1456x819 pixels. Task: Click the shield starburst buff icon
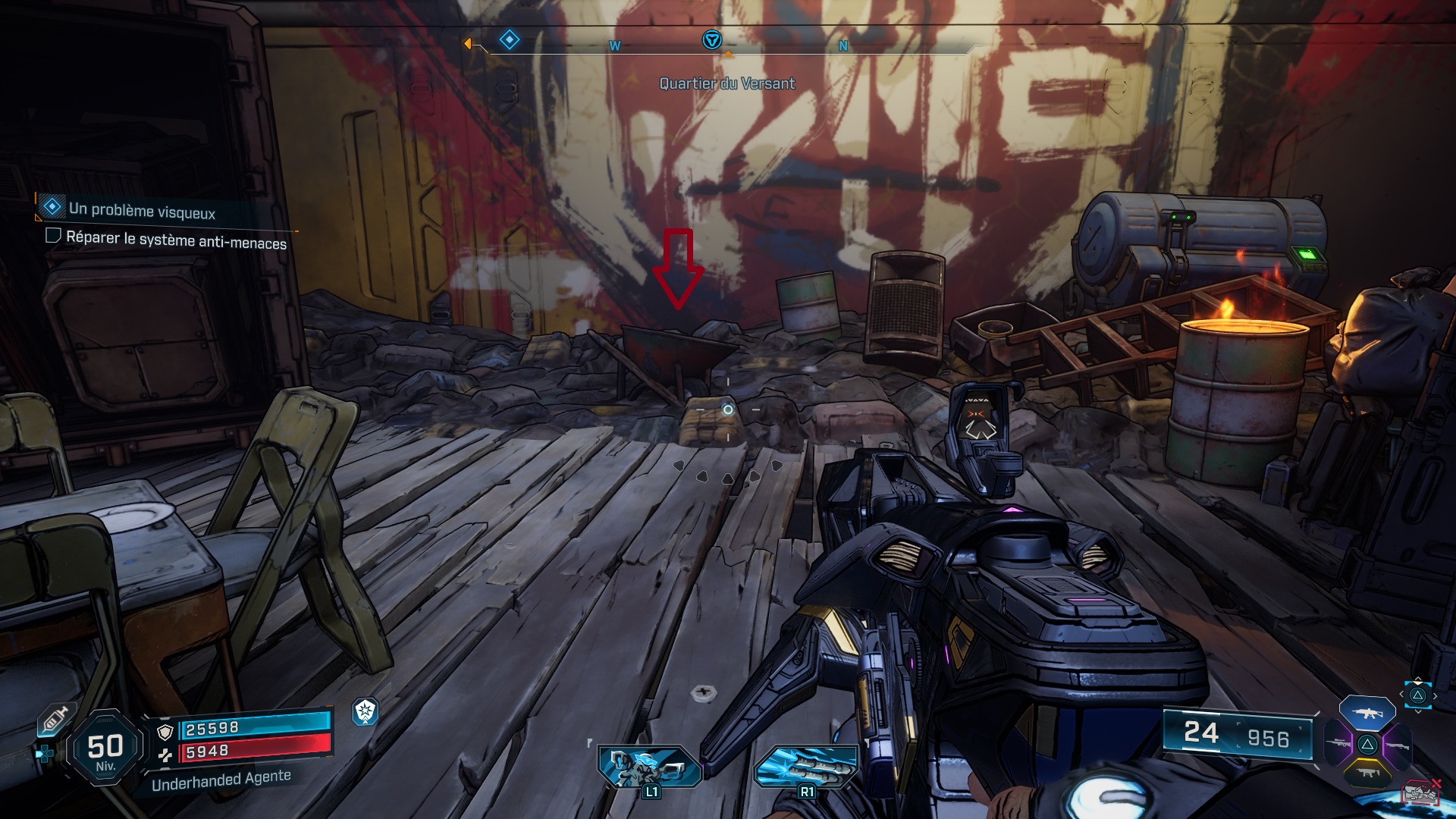click(366, 711)
